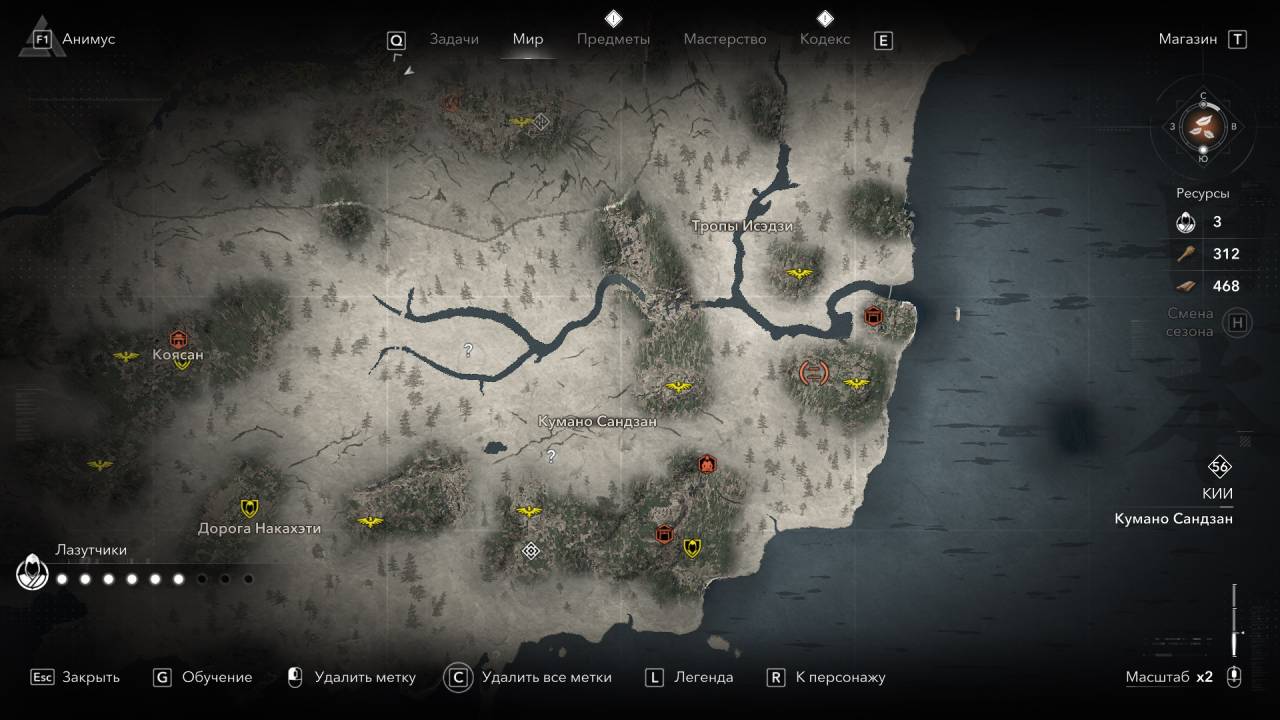Open the Кодекс tab
1280x720 pixels.
[x=825, y=39]
